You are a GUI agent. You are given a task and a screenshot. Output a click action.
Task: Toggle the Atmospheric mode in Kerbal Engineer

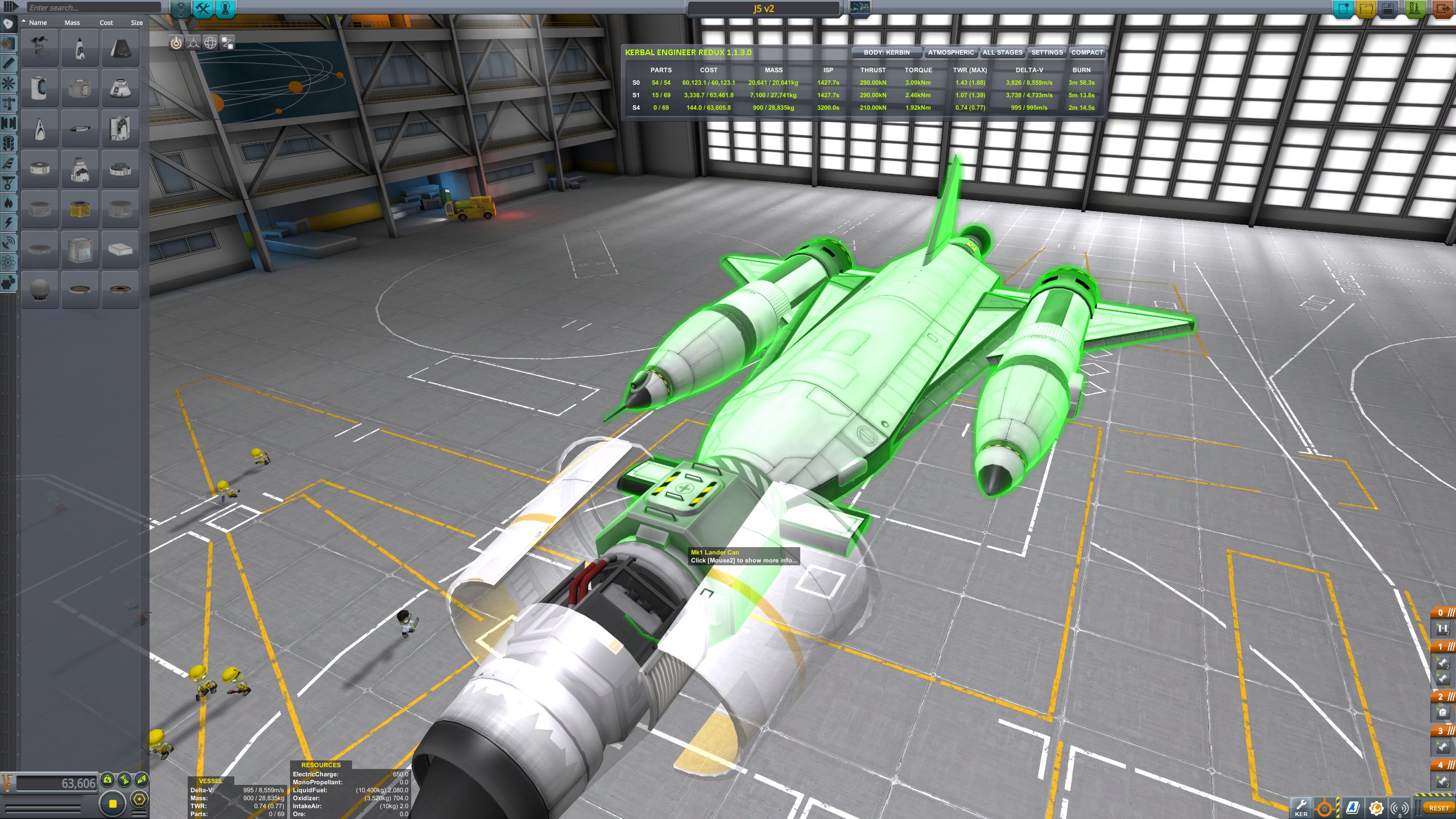[x=950, y=52]
